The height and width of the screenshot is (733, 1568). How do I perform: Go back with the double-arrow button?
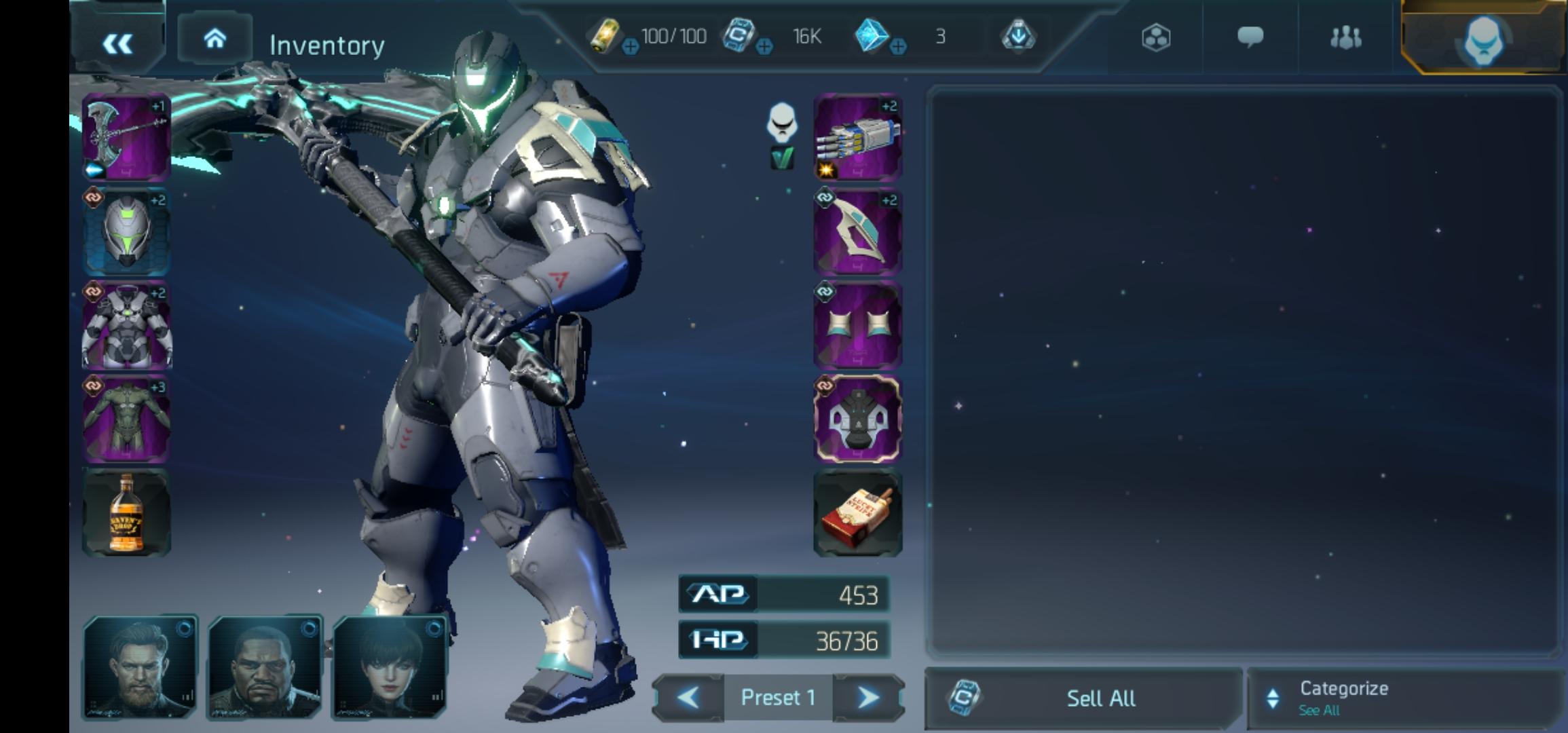(117, 43)
